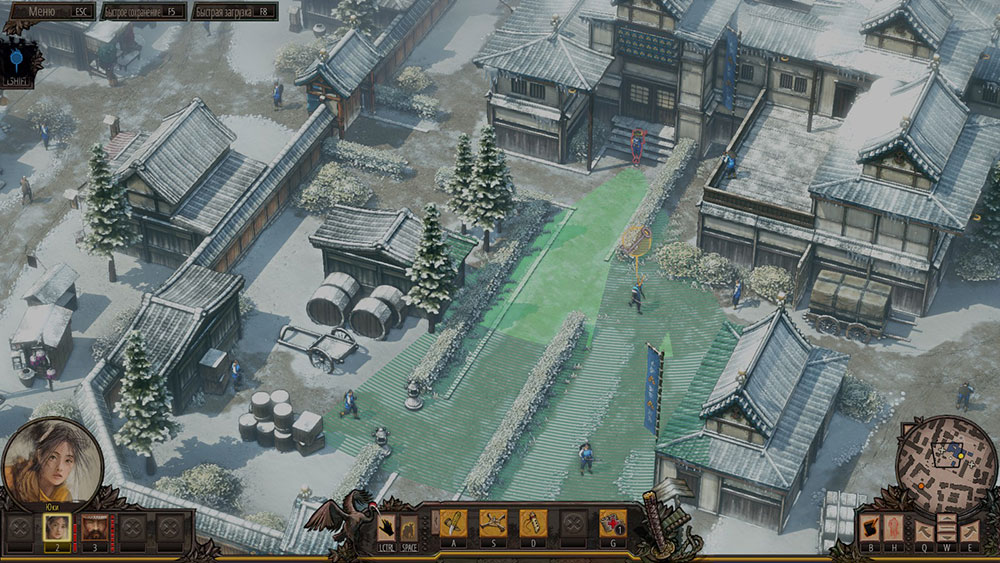Select Yuki's small portrait slot

click(x=58, y=526)
